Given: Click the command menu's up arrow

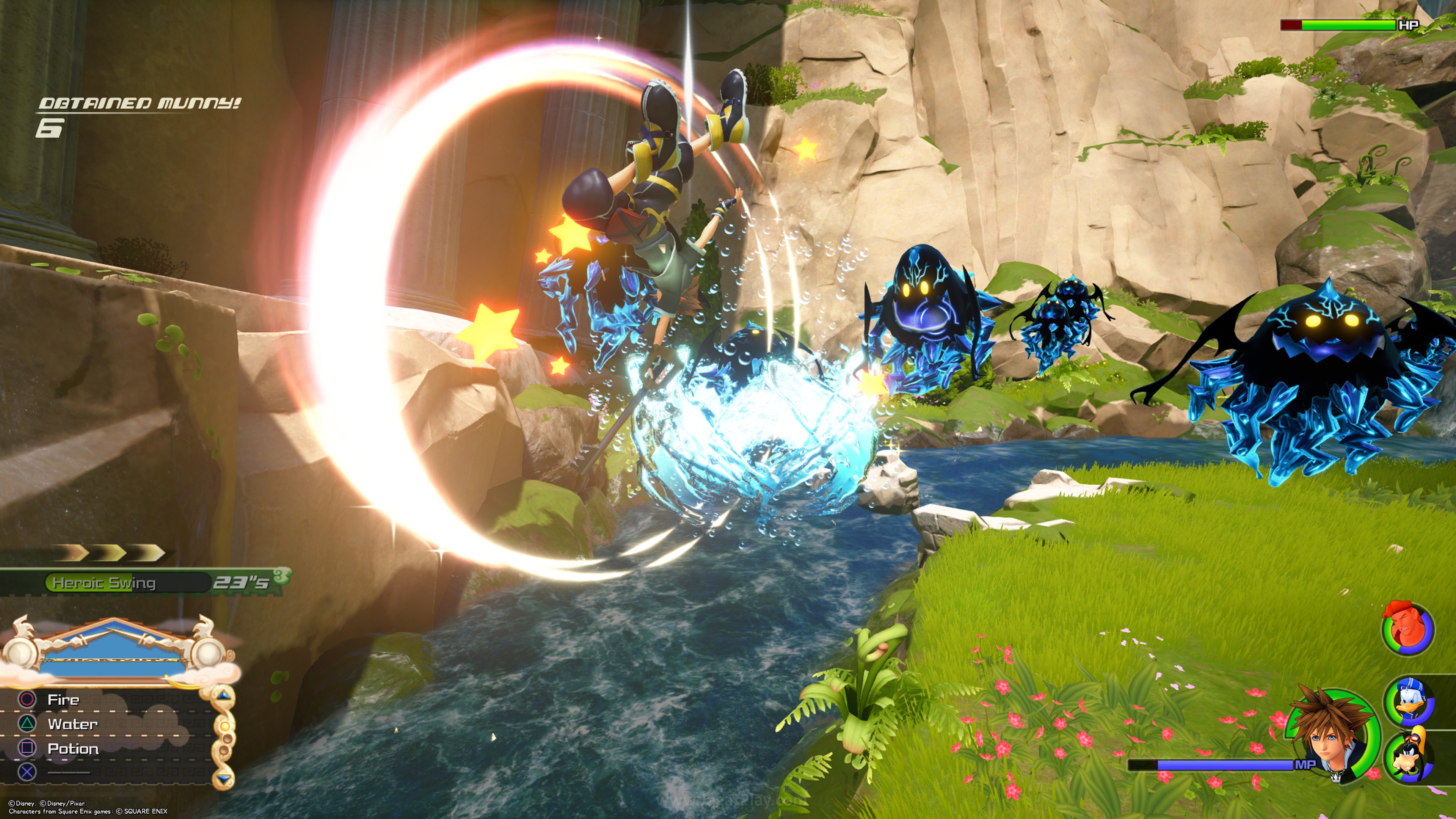Looking at the screenshot, I should click(225, 695).
